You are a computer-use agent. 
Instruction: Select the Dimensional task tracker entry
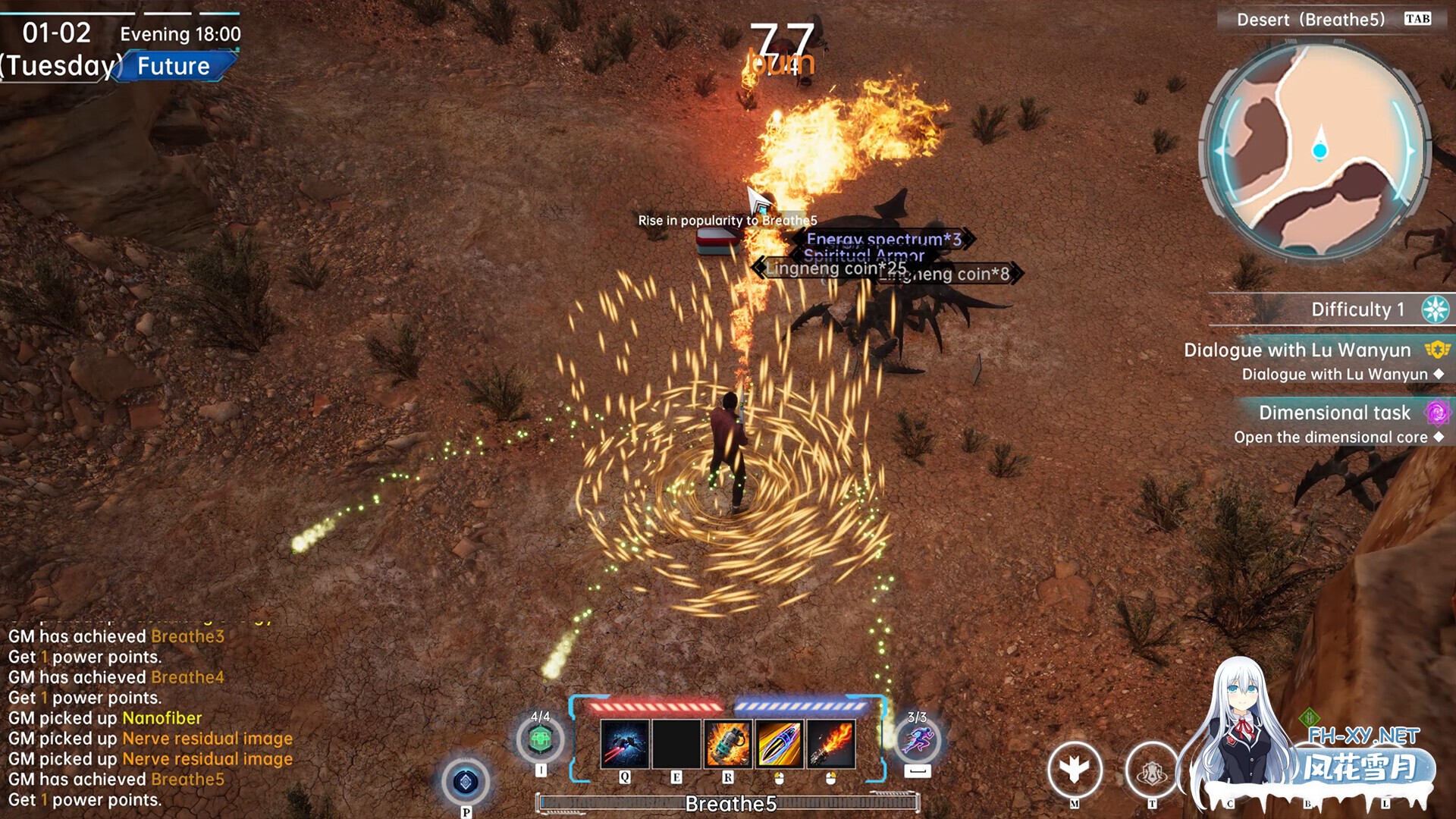point(1334,413)
